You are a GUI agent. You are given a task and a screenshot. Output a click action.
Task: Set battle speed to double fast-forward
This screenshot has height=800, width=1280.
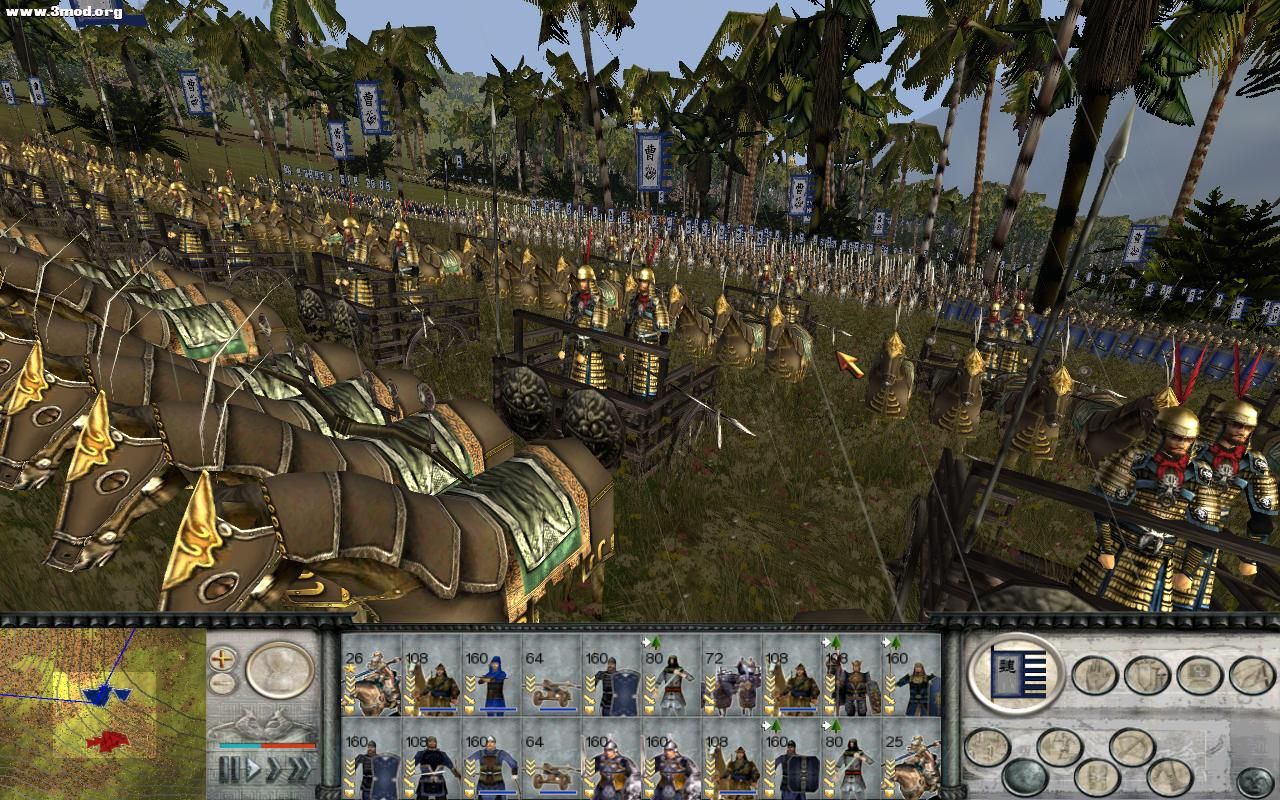[275, 769]
